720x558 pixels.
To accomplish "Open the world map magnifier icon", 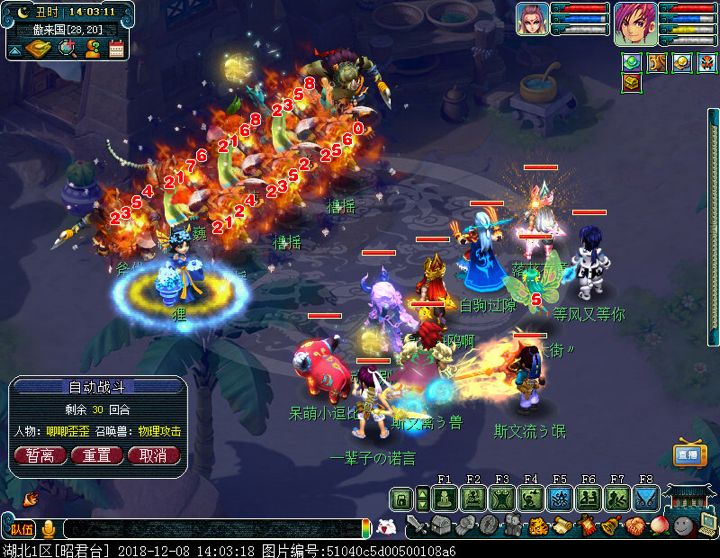I will [68, 48].
